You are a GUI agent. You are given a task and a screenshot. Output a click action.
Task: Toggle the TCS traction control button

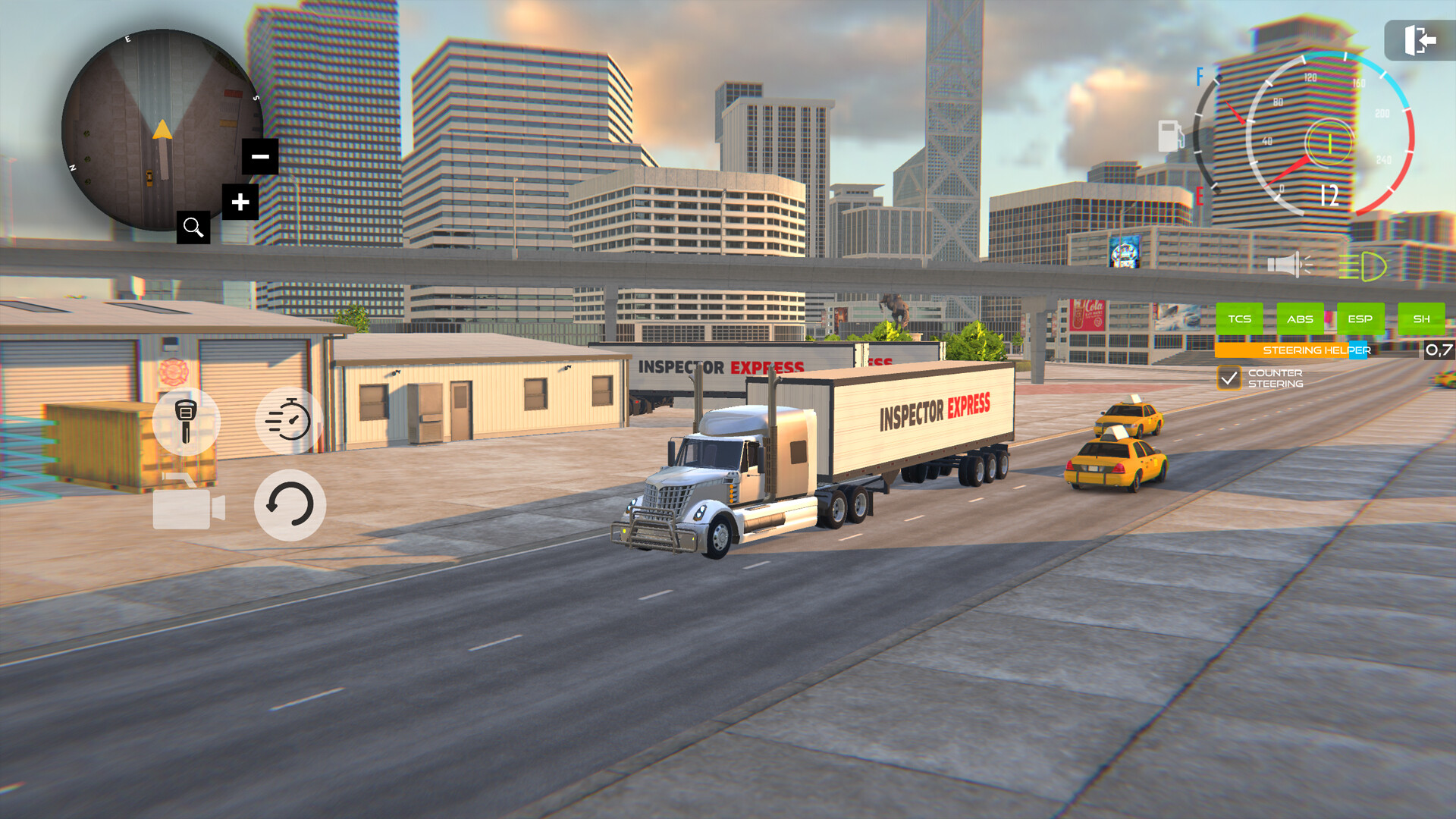tap(1241, 318)
